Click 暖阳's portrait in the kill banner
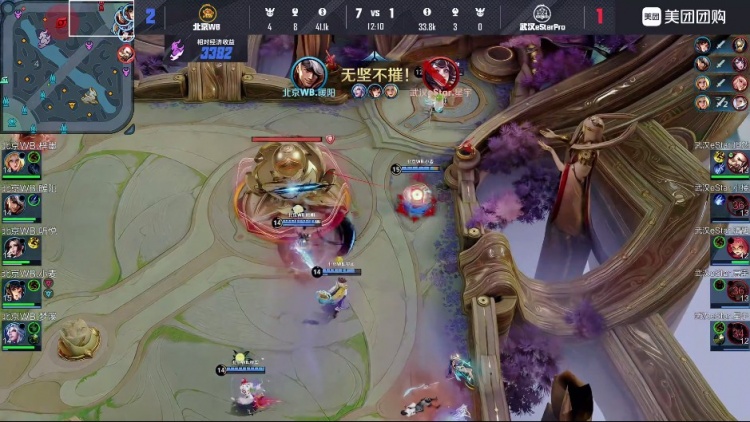Viewport: 750px width, 422px height. pos(309,71)
